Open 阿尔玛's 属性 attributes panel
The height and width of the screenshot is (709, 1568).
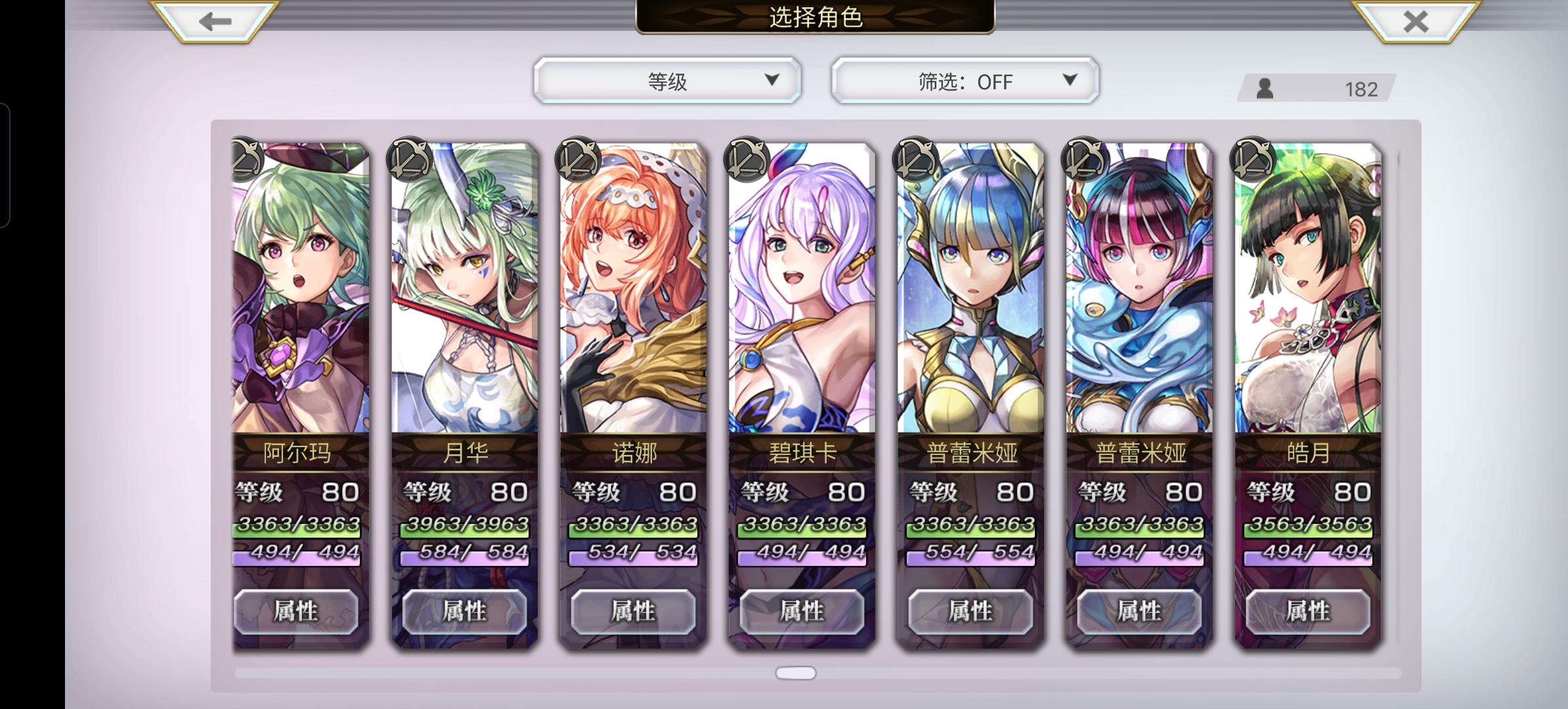pos(297,611)
